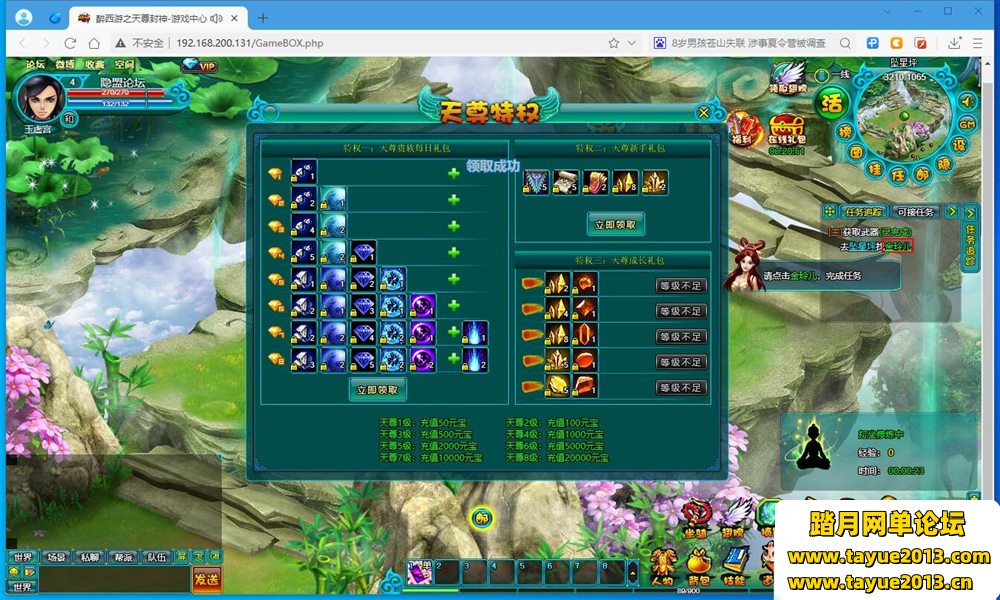This screenshot has height=600, width=1000.
Task: Open the VIP diamond icon
Action: (x=200, y=66)
